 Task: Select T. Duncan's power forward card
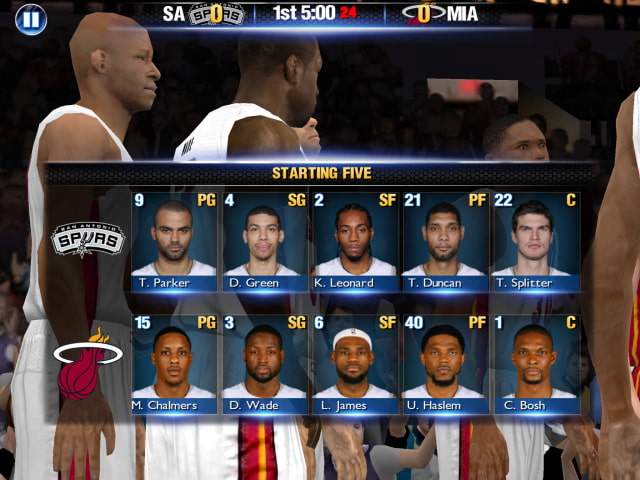point(444,241)
